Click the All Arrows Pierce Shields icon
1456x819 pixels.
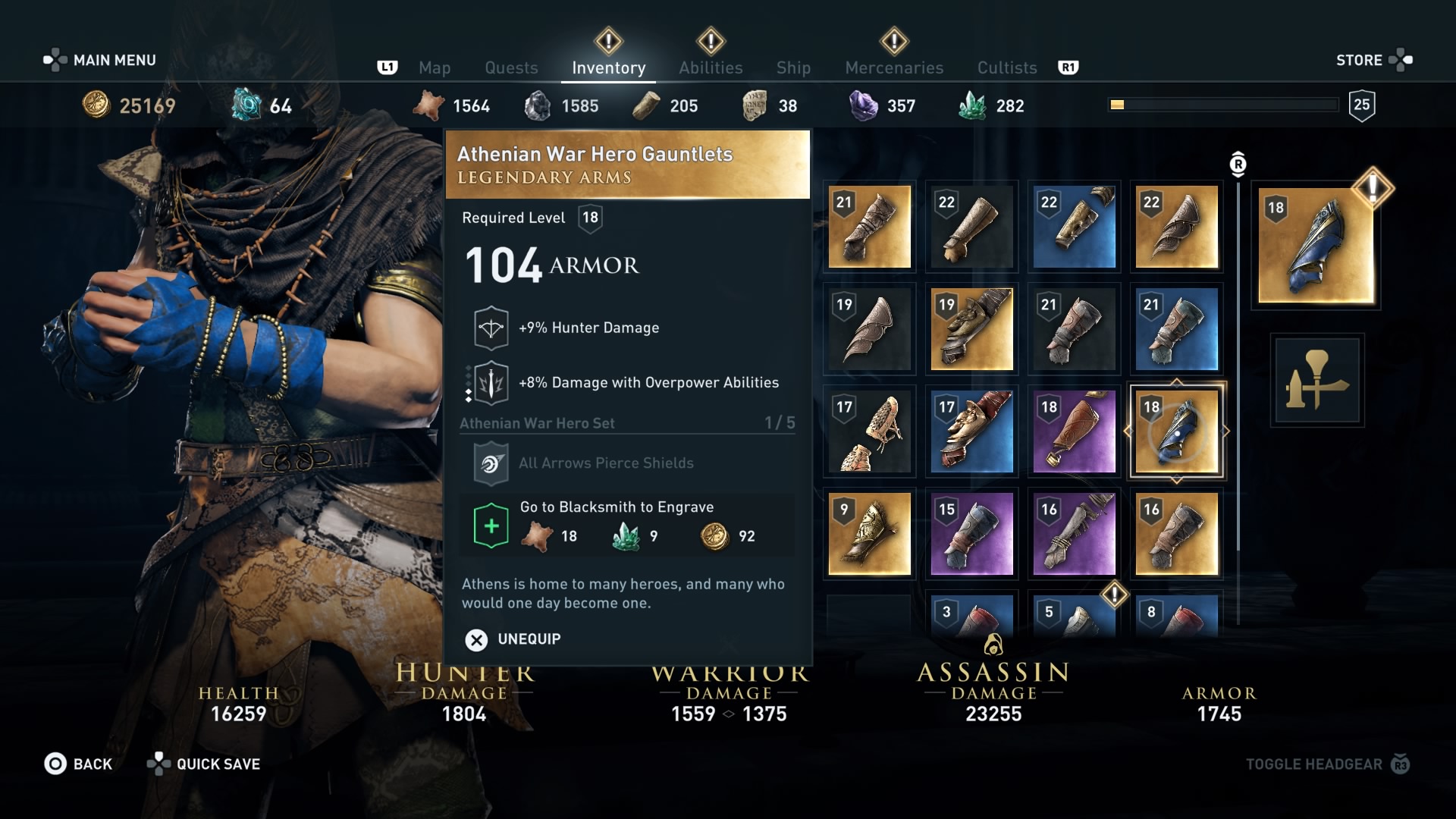click(491, 463)
